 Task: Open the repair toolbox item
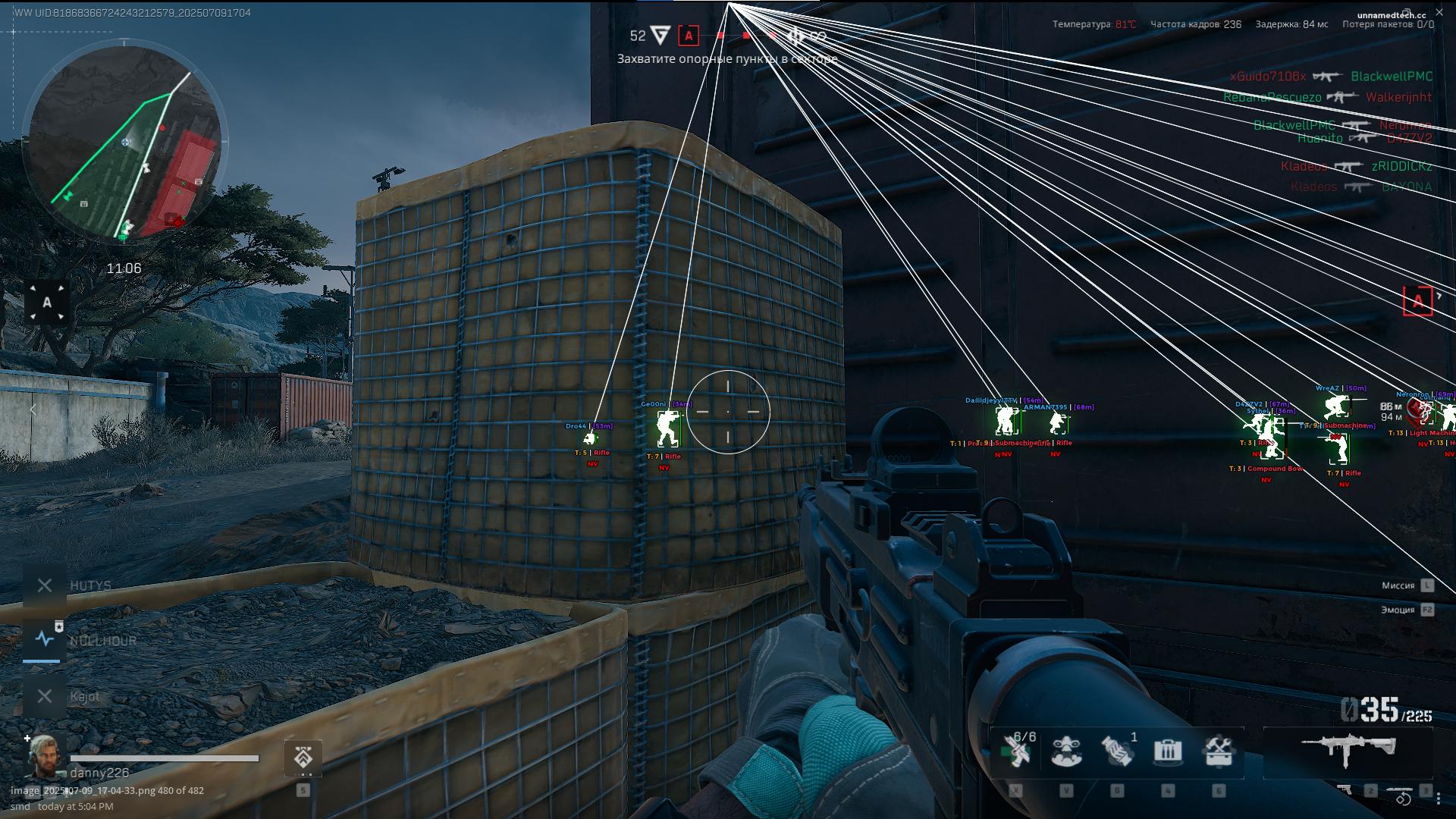click(x=1219, y=751)
